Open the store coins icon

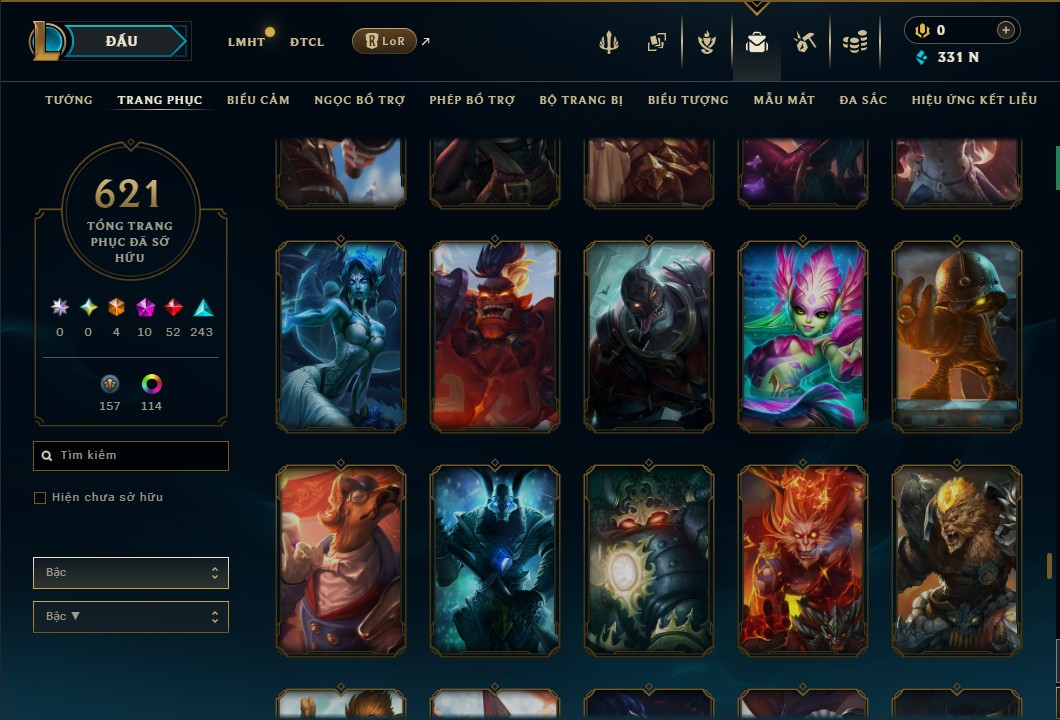point(854,42)
